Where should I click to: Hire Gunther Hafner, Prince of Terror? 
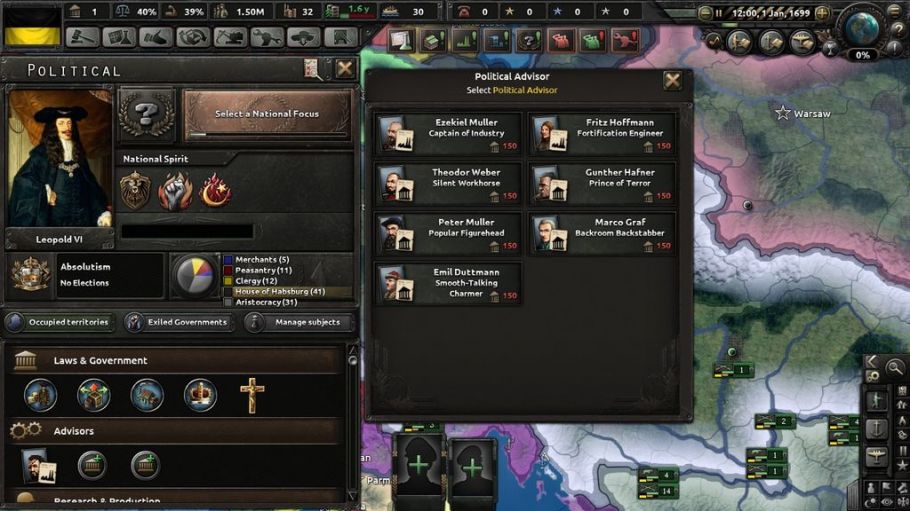[603, 183]
